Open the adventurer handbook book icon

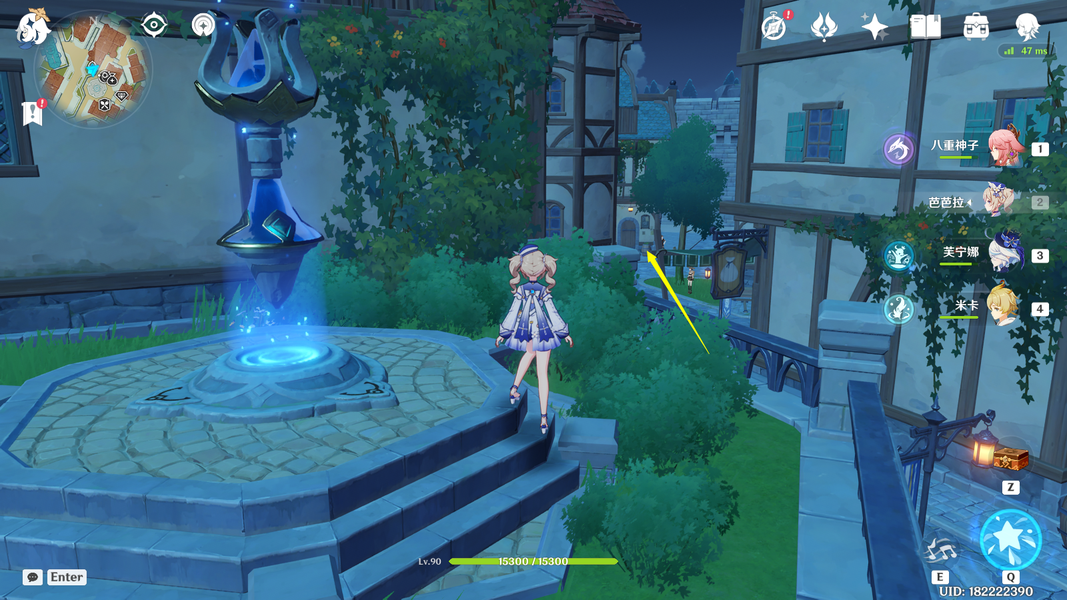(925, 27)
